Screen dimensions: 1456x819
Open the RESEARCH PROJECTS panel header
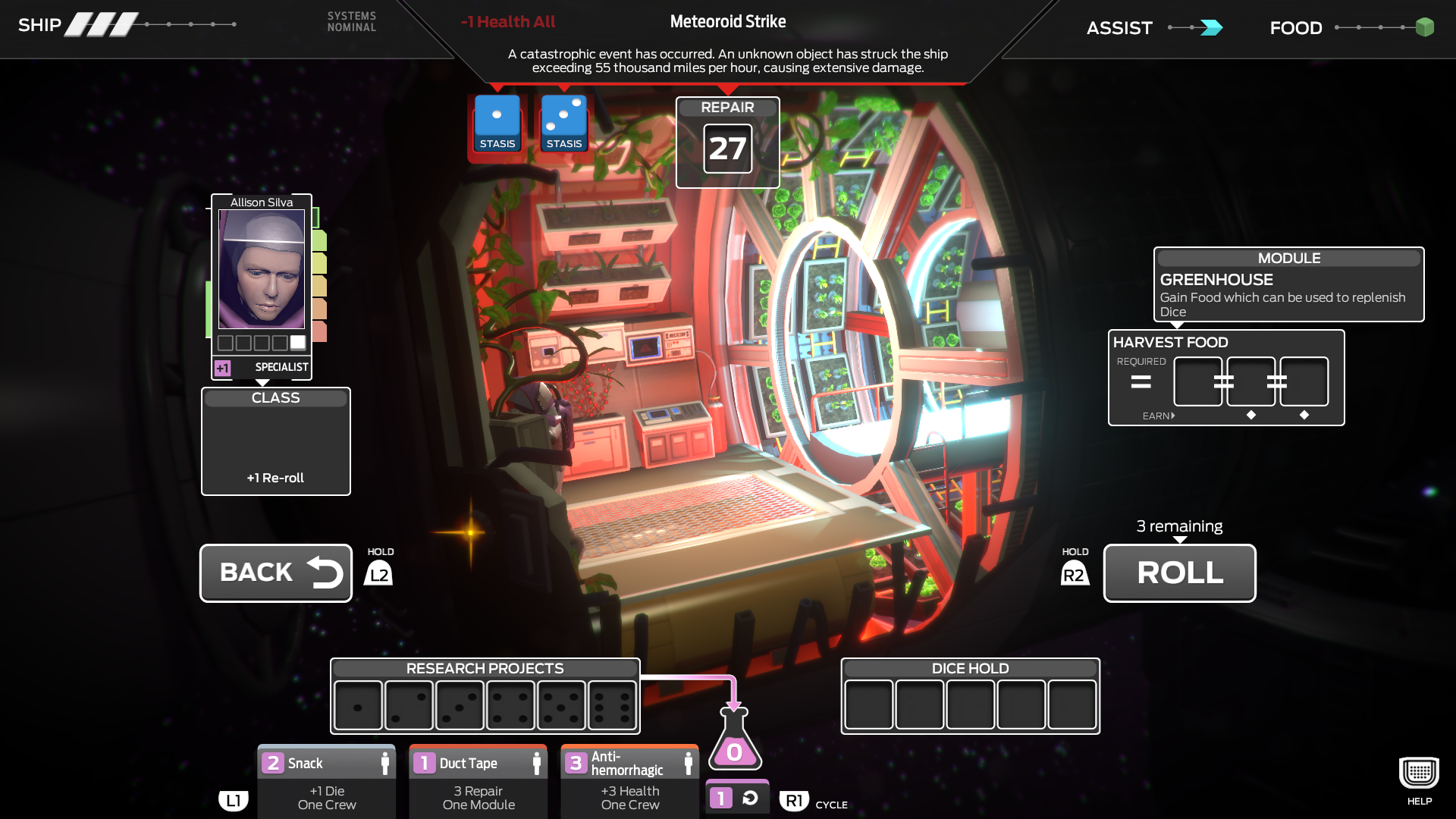pyautogui.click(x=485, y=668)
